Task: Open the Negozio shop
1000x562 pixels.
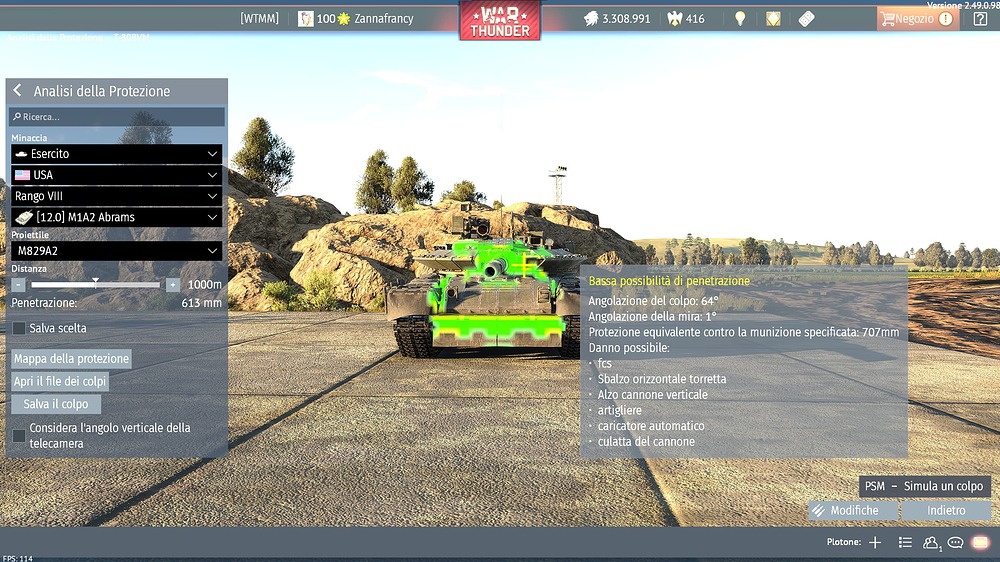Action: [x=915, y=19]
